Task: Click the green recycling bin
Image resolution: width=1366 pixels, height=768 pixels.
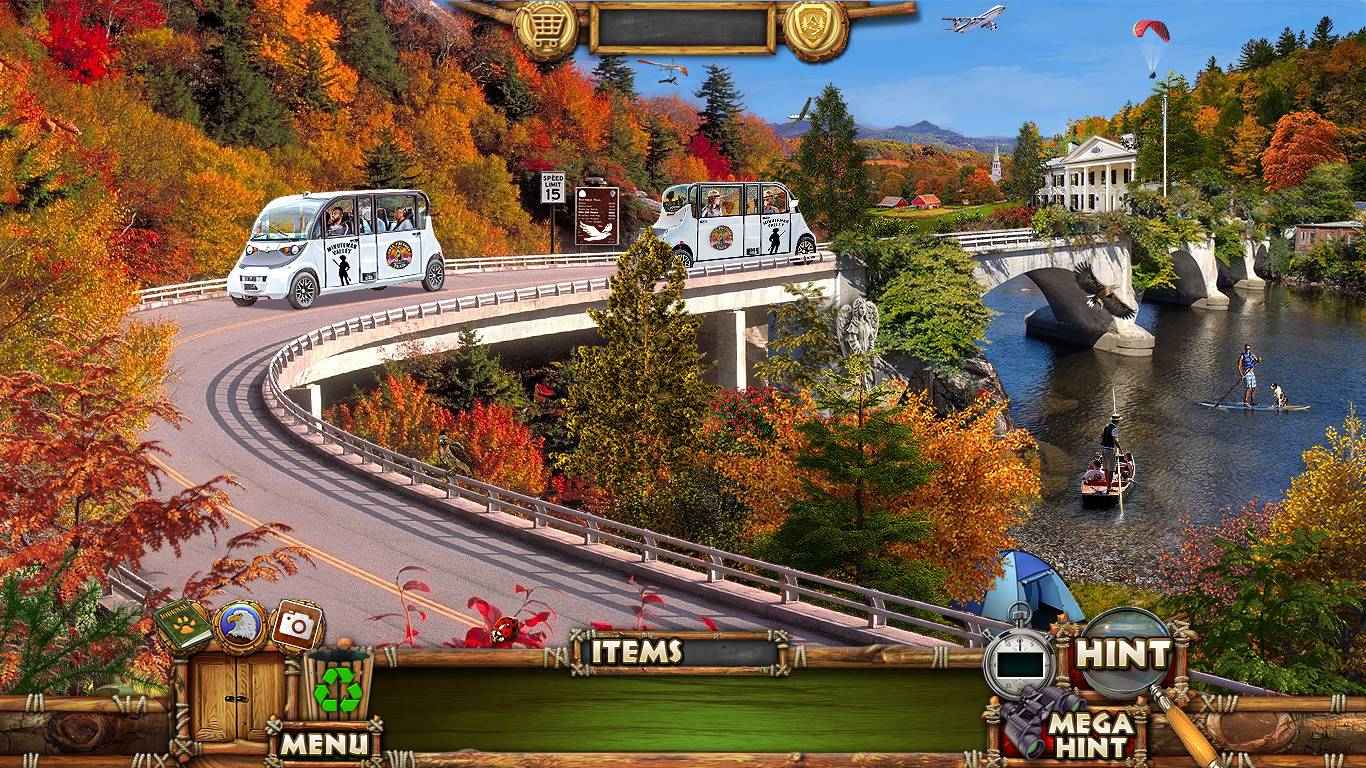Action: pyautogui.click(x=338, y=686)
